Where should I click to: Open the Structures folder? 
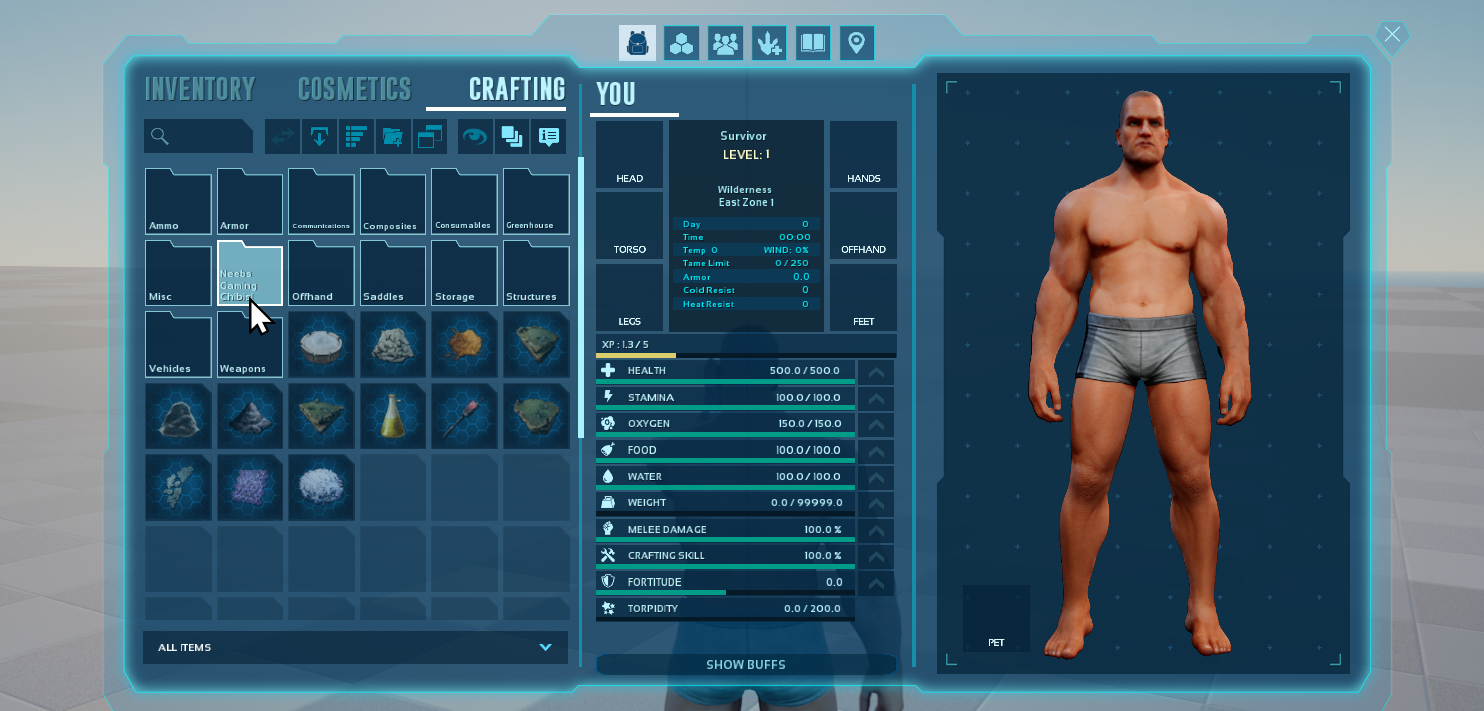536,273
